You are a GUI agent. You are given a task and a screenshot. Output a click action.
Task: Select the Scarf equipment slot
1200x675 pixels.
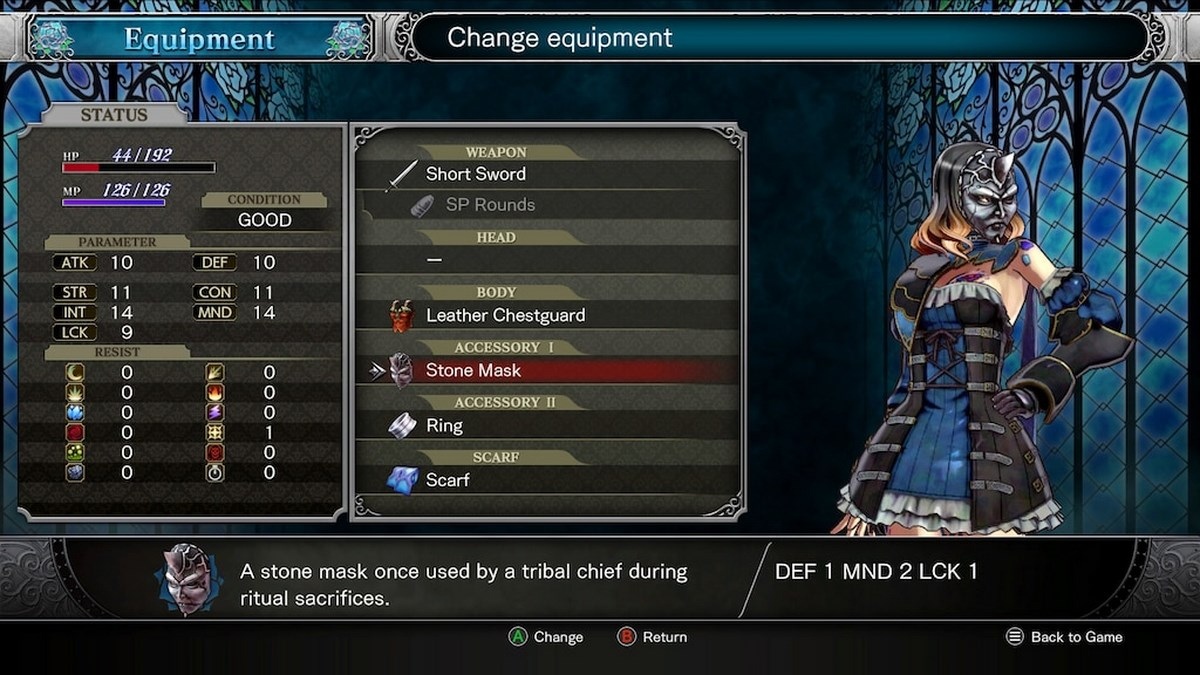(447, 480)
